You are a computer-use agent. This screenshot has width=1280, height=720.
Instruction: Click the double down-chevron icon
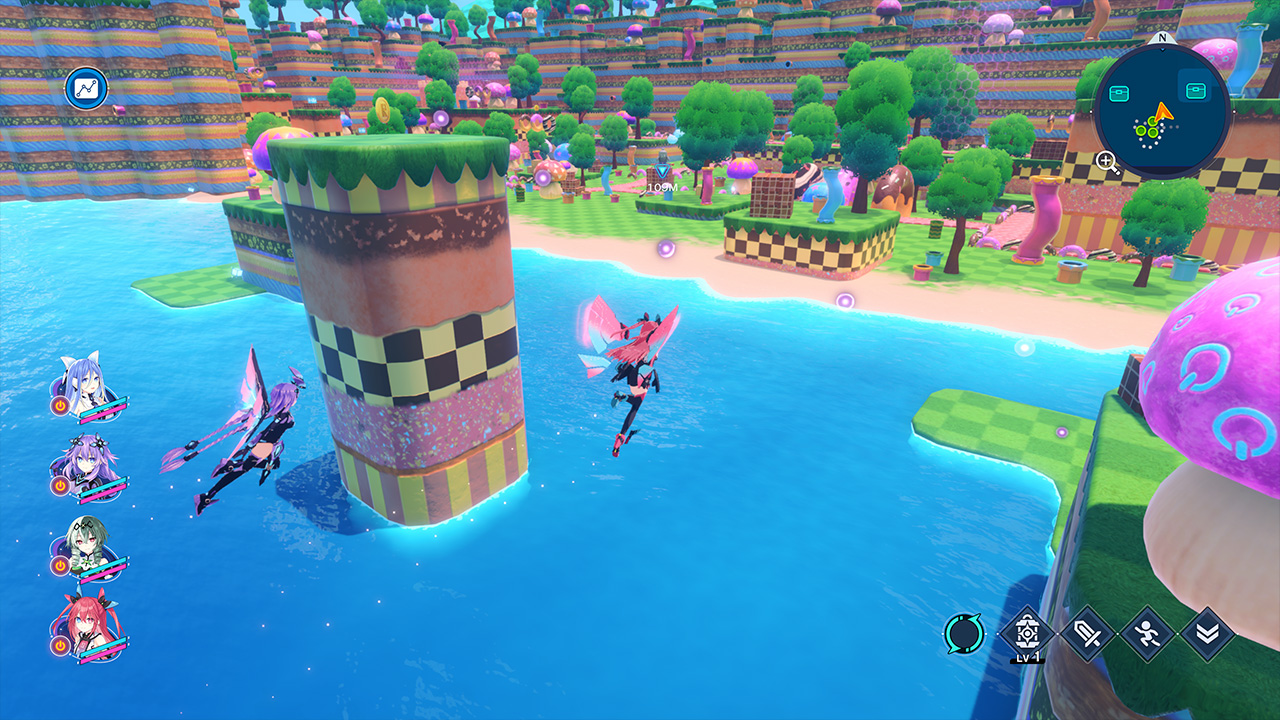pos(1208,633)
